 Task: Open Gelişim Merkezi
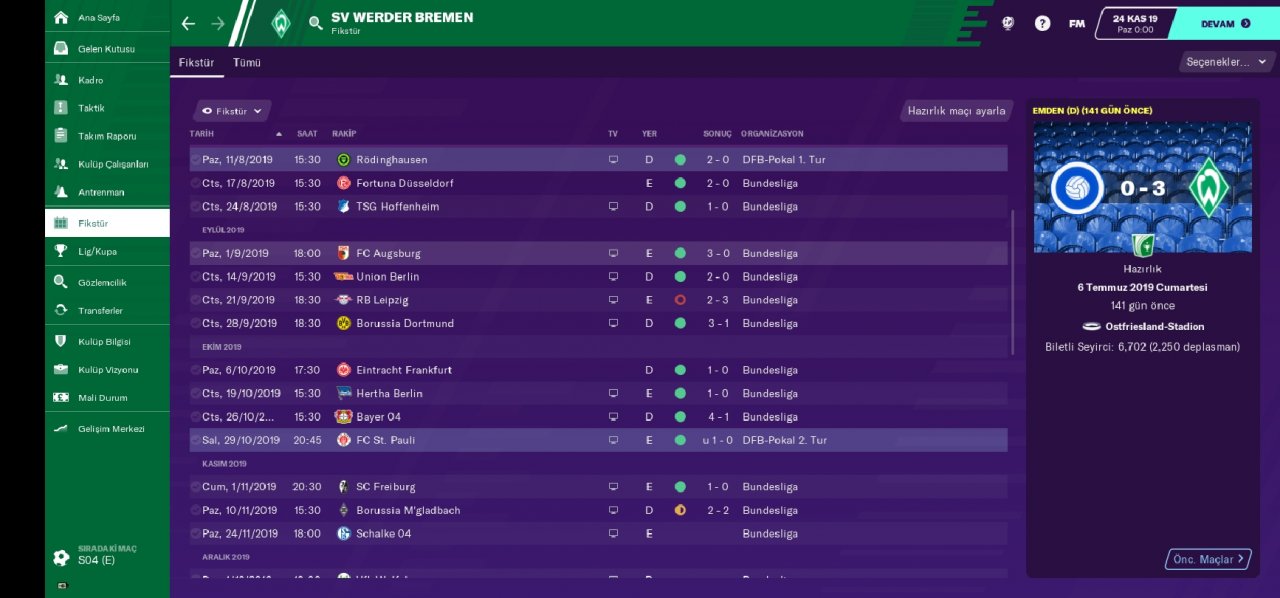(111, 429)
